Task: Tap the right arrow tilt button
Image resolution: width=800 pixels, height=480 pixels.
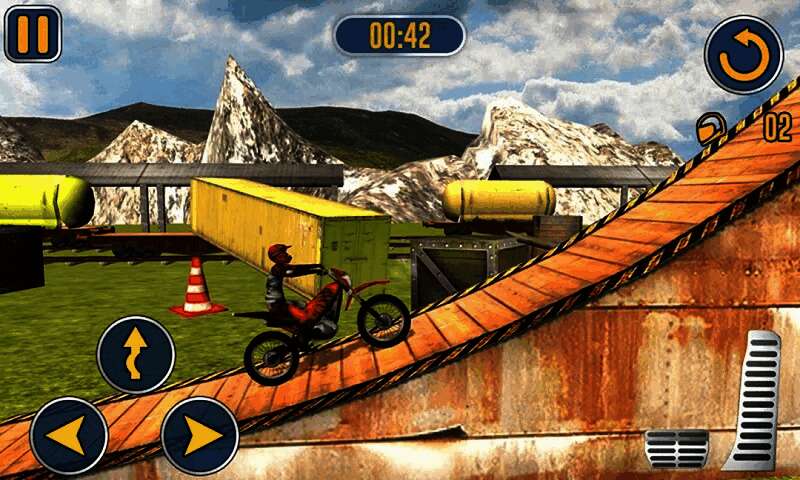Action: [x=200, y=435]
